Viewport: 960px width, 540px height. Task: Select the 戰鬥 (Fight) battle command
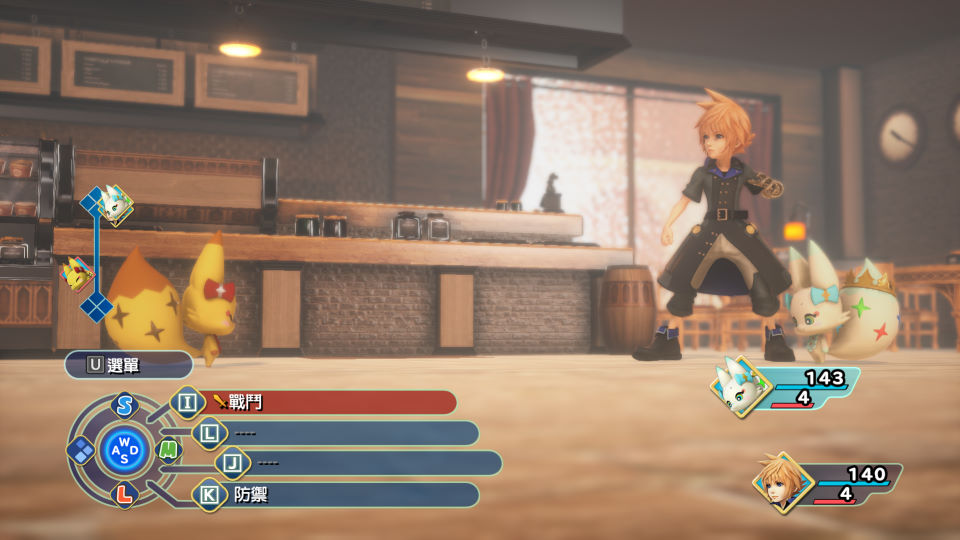(320, 403)
